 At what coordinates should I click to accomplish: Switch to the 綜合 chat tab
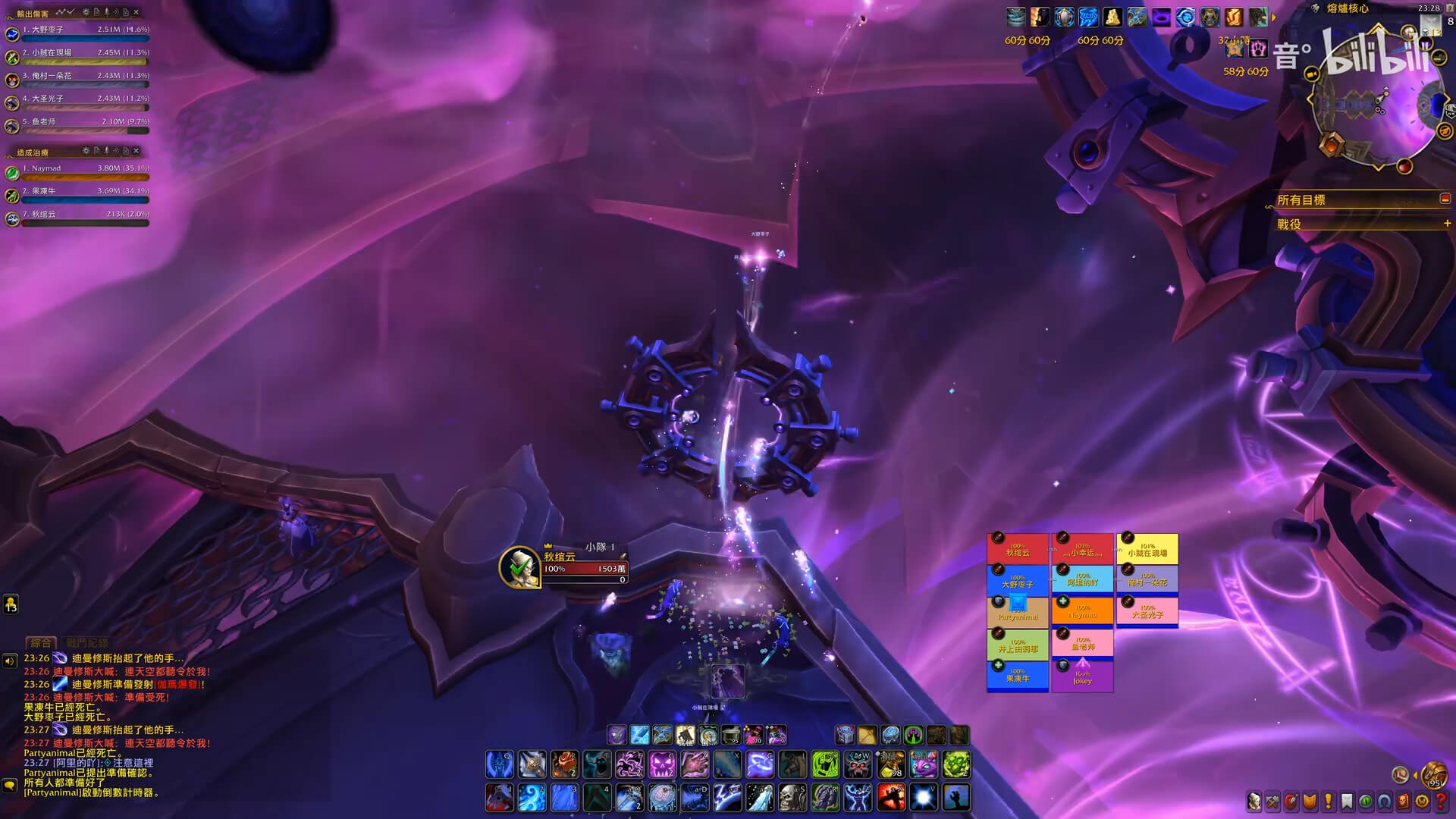(x=41, y=642)
